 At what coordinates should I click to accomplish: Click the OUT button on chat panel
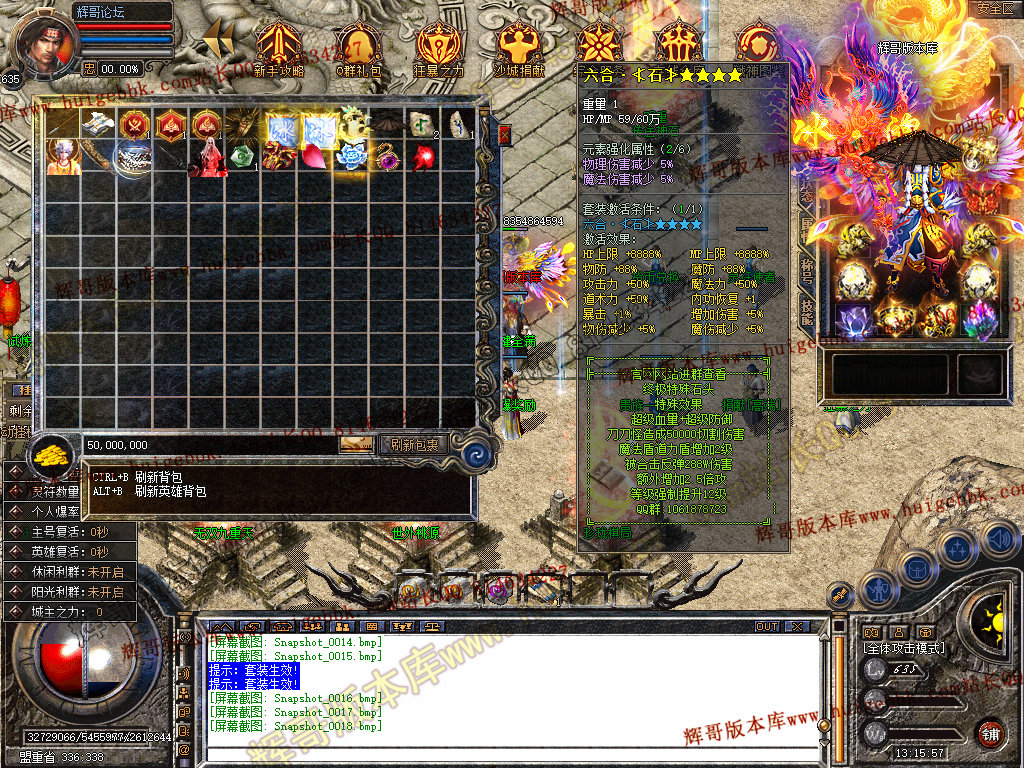[767, 627]
